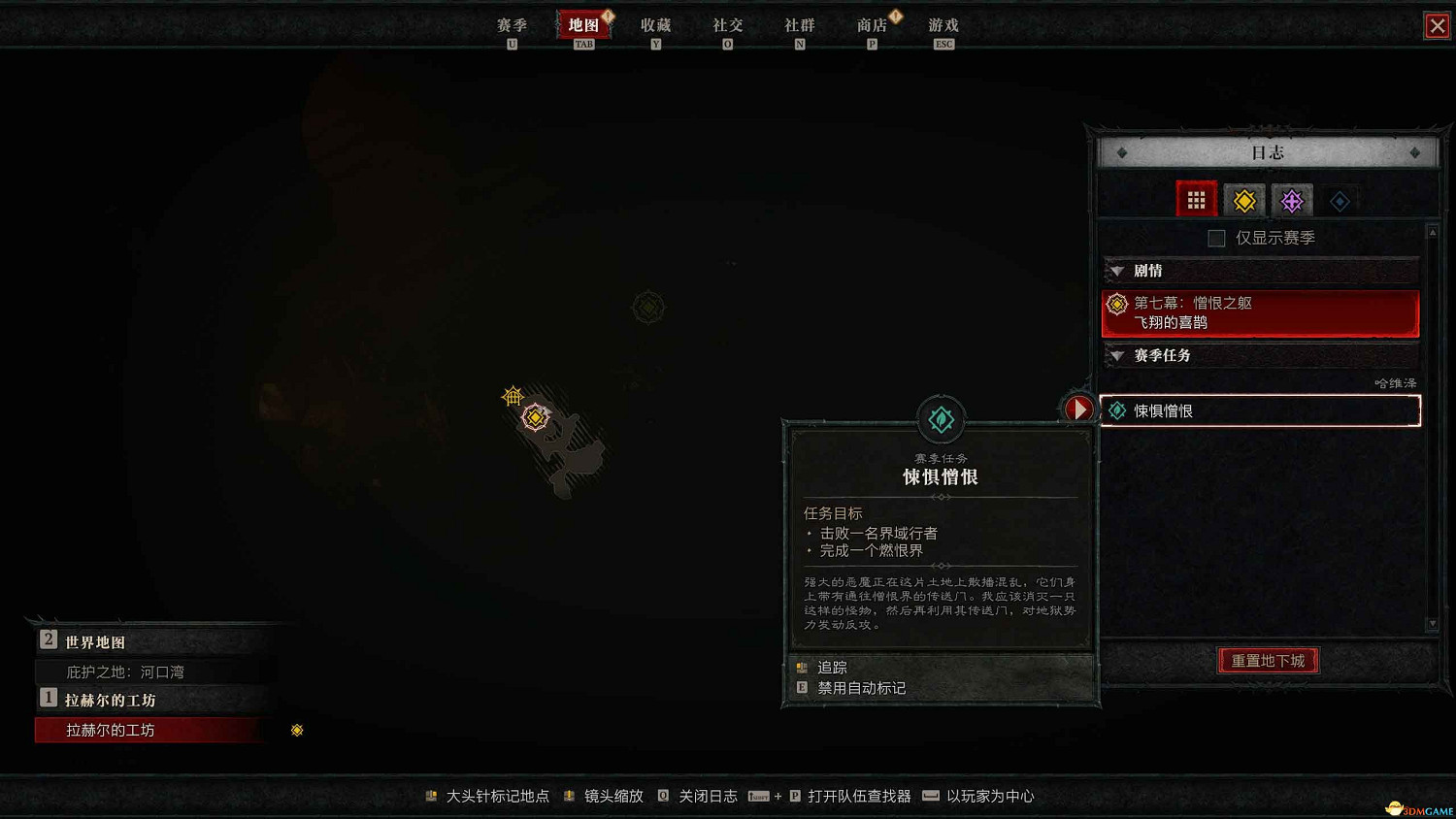The image size is (1456, 819).
Task: Select the 悚惧憎恨 season quest entry
Action: point(1259,409)
